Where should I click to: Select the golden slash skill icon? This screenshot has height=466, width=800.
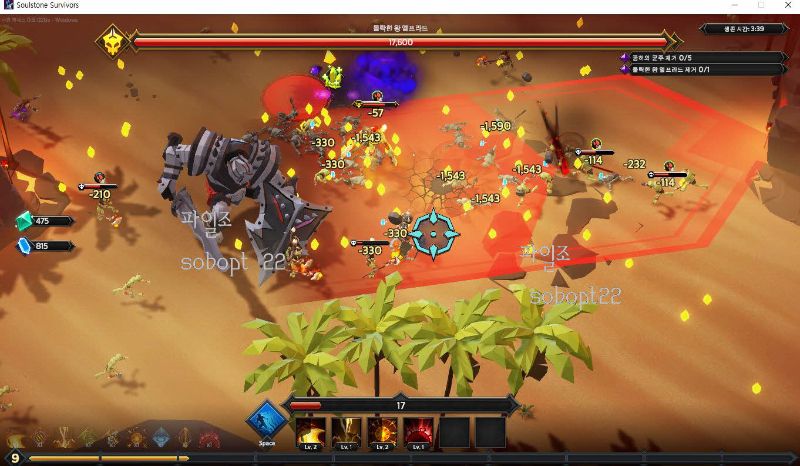click(x=310, y=432)
